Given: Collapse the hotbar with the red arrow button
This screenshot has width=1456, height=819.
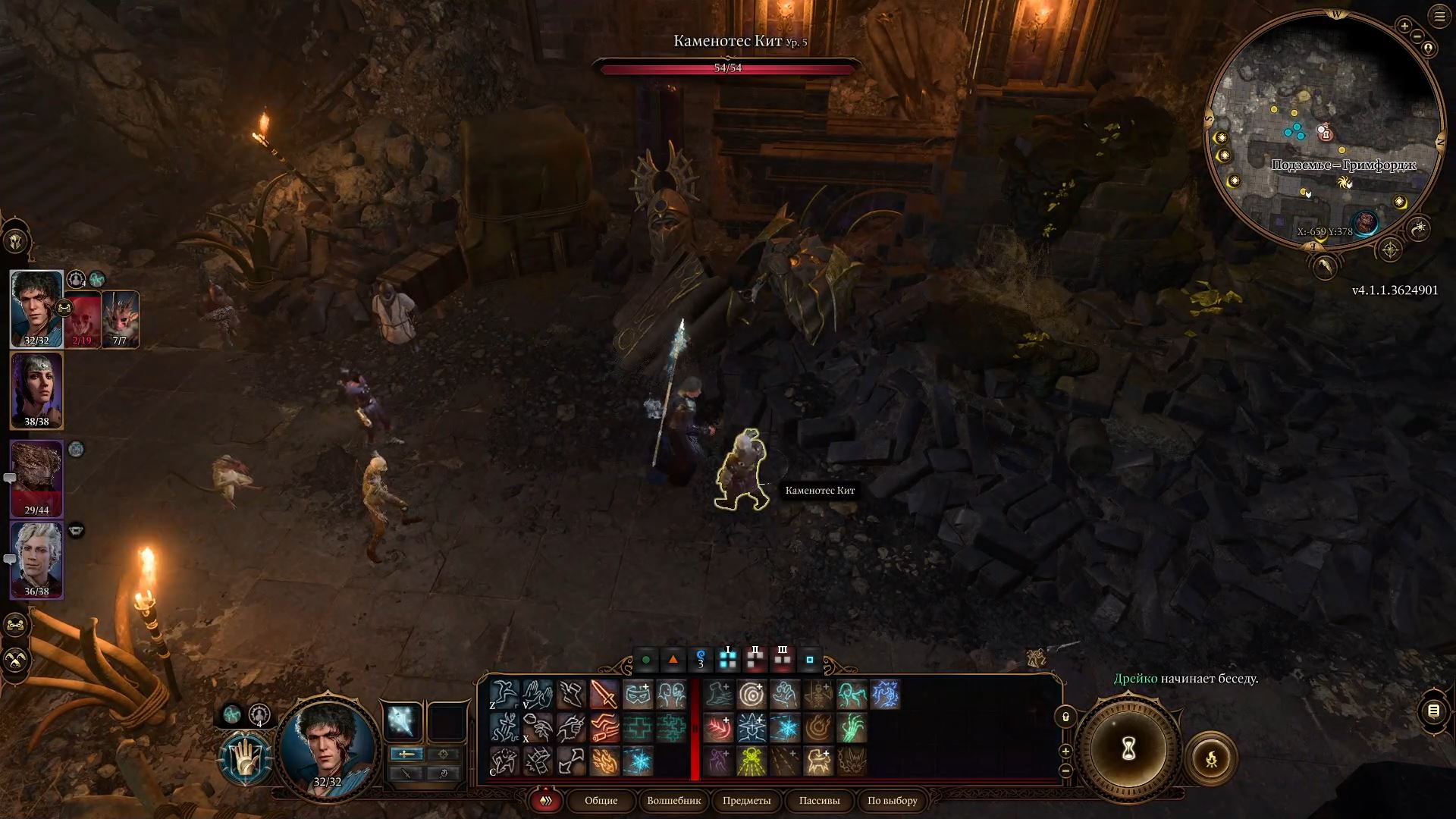Looking at the screenshot, I should coord(544,802).
